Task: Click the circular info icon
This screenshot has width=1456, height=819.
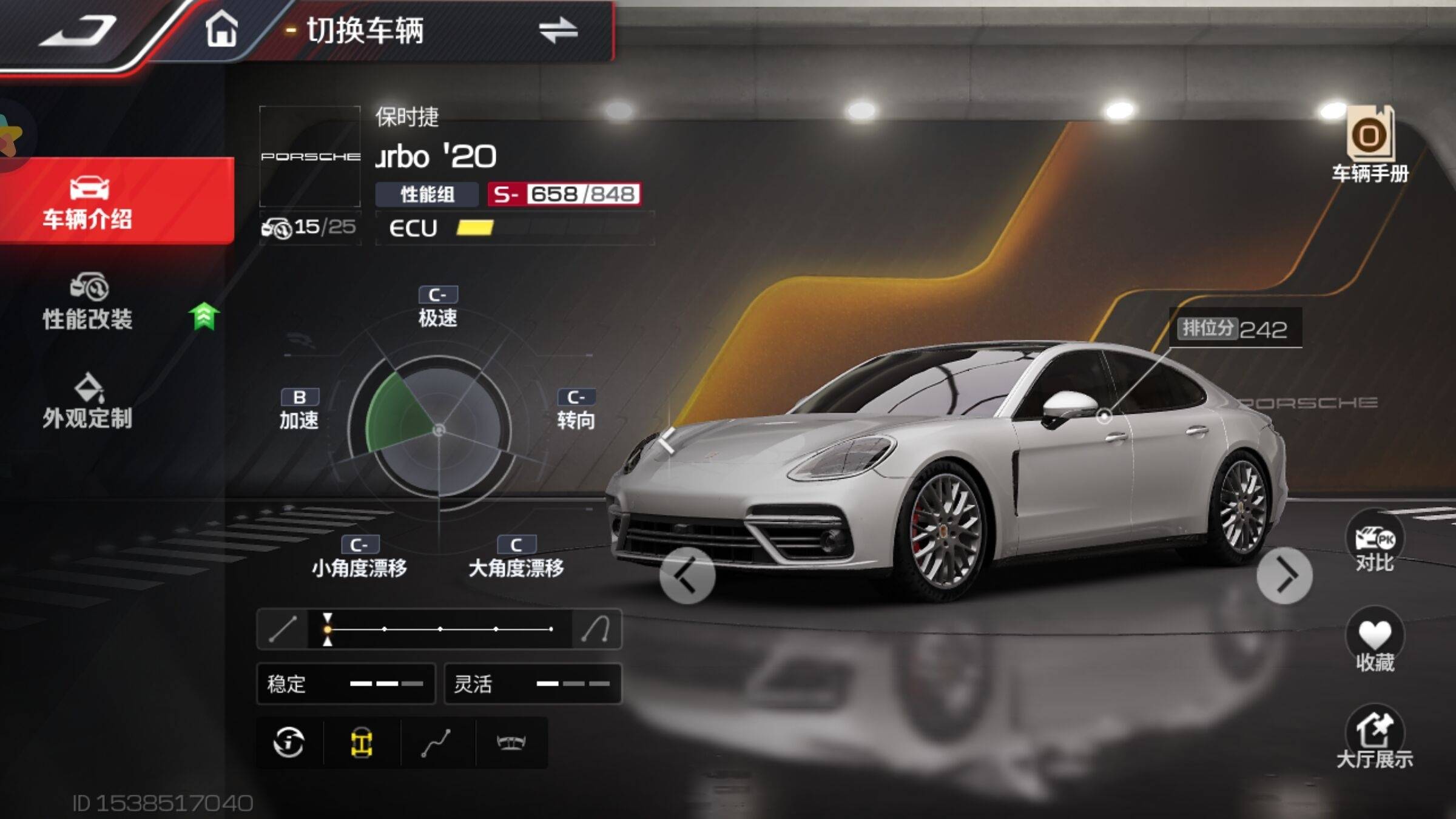Action: click(x=289, y=743)
